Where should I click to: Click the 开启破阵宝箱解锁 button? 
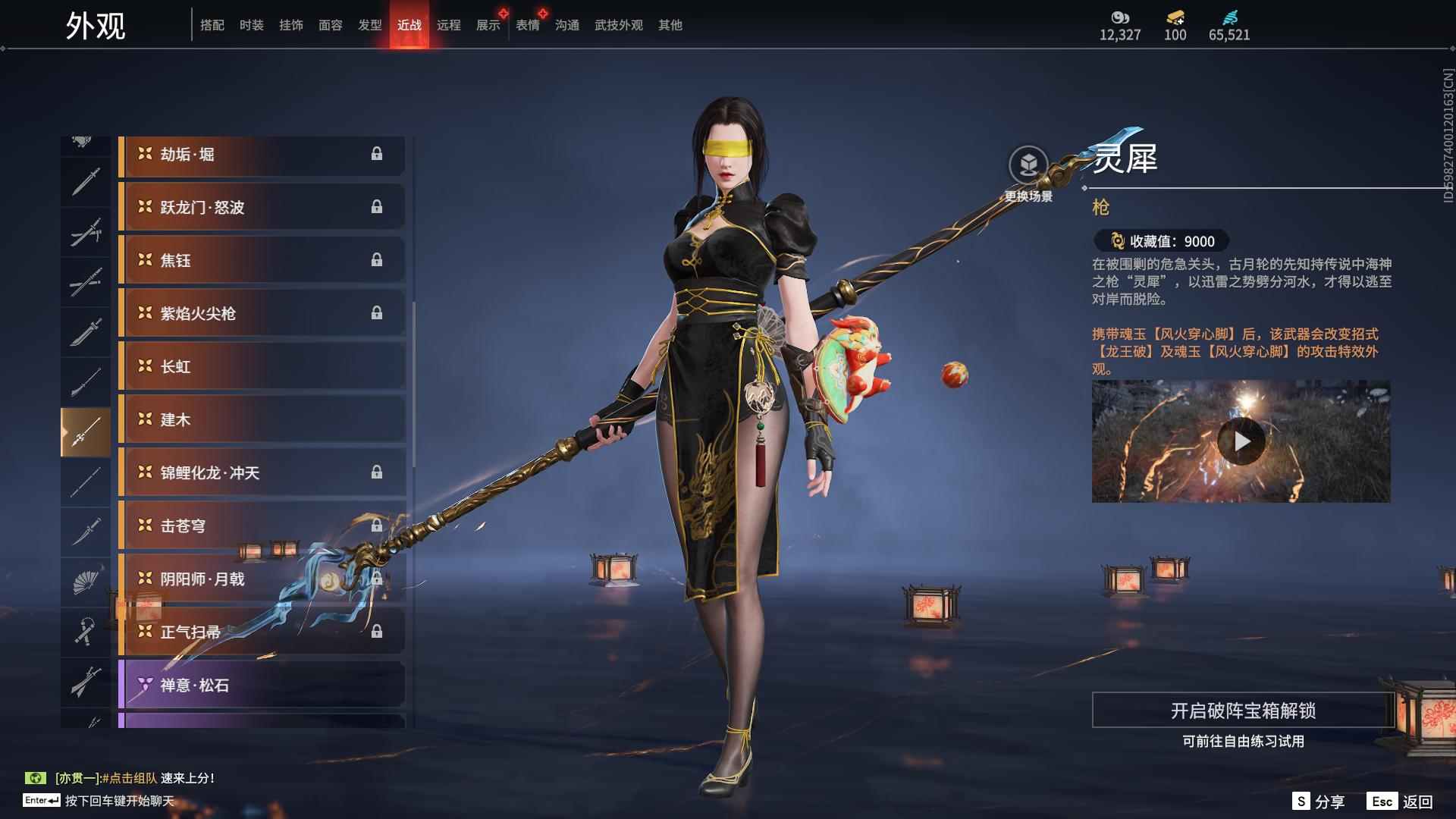(x=1243, y=711)
